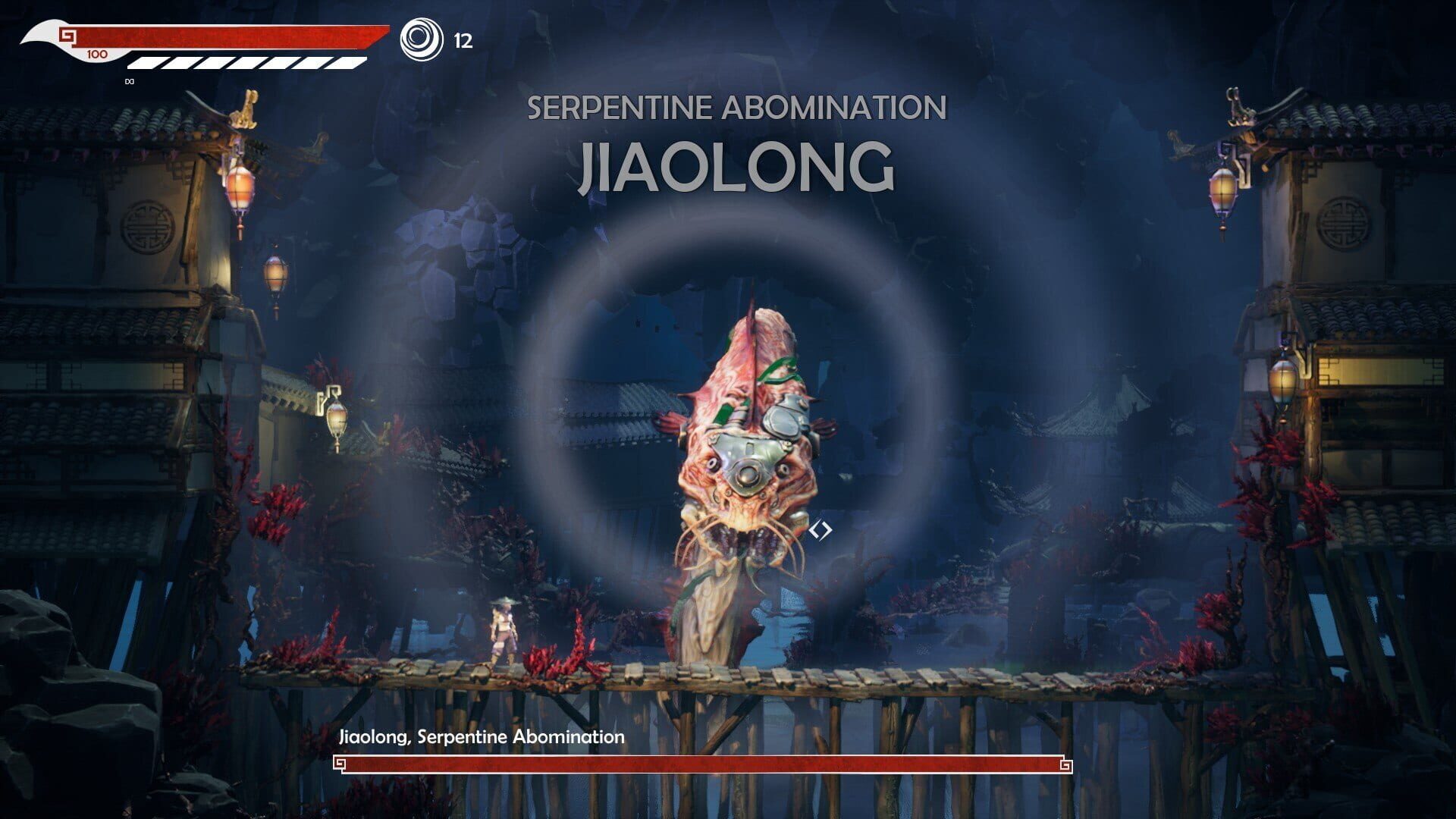Select the boss title SERPENTINE ABOMINATION
Screen dimensions: 1456x819
pos(736,108)
